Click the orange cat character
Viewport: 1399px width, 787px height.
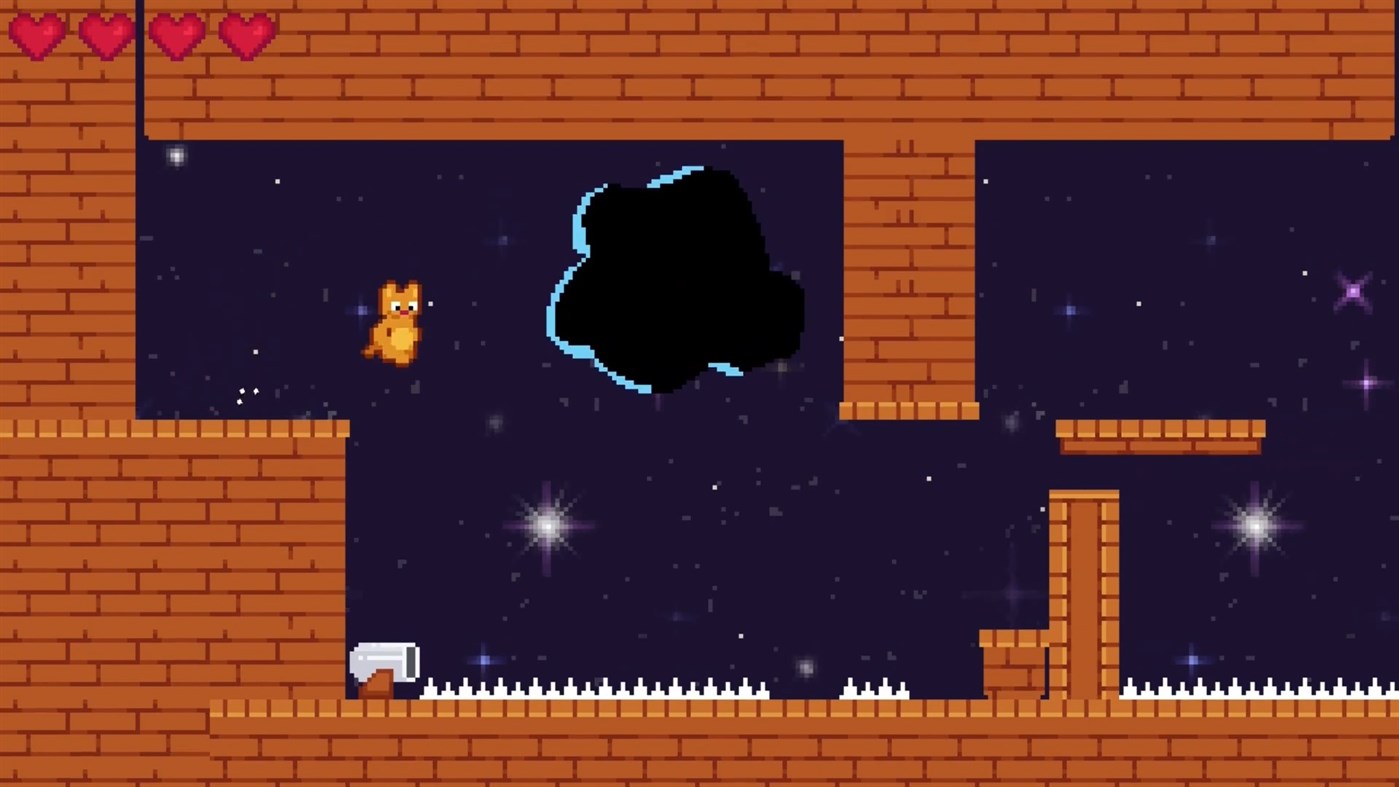point(396,320)
